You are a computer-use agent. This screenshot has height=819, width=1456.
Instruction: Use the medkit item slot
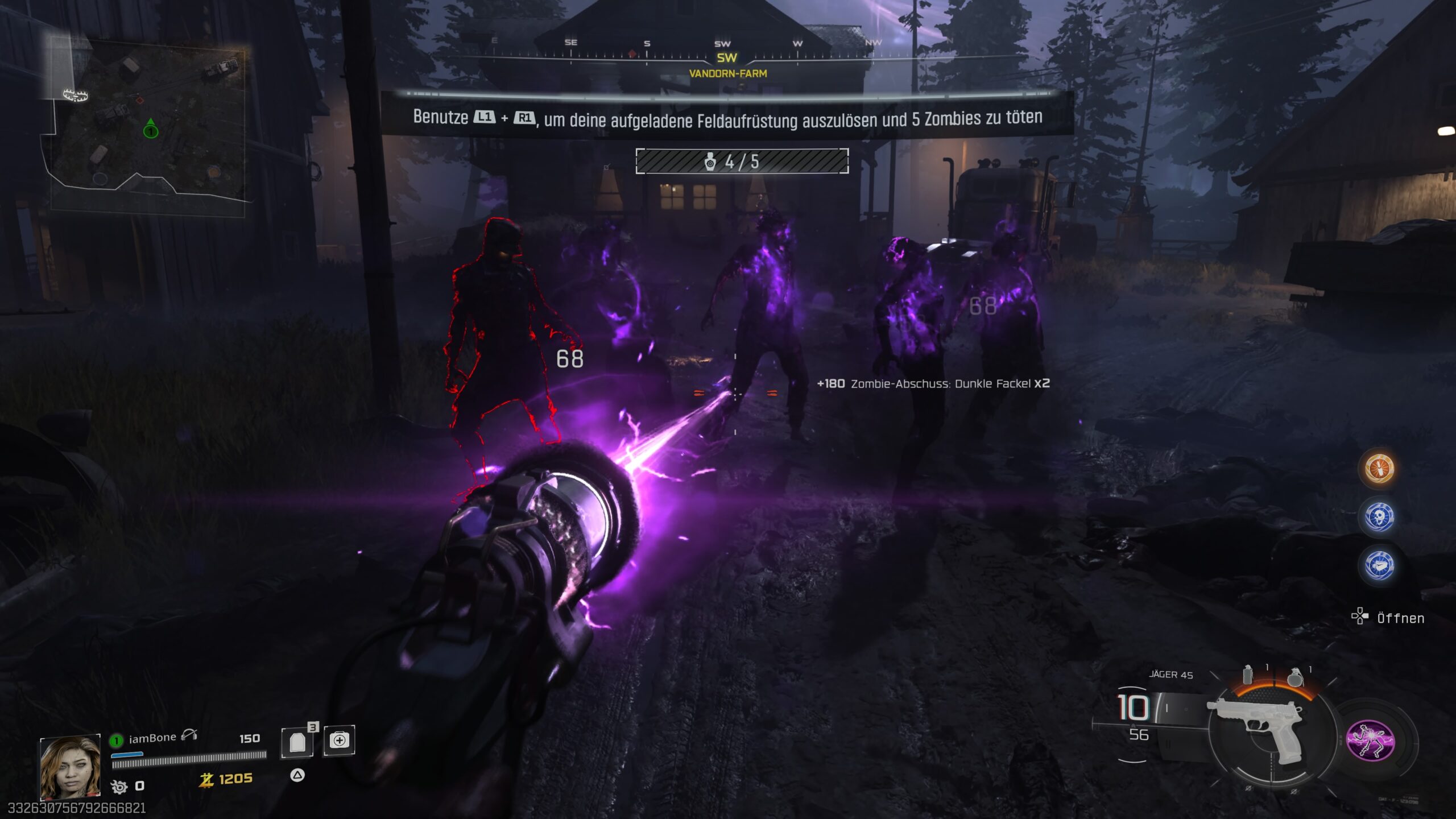339,741
